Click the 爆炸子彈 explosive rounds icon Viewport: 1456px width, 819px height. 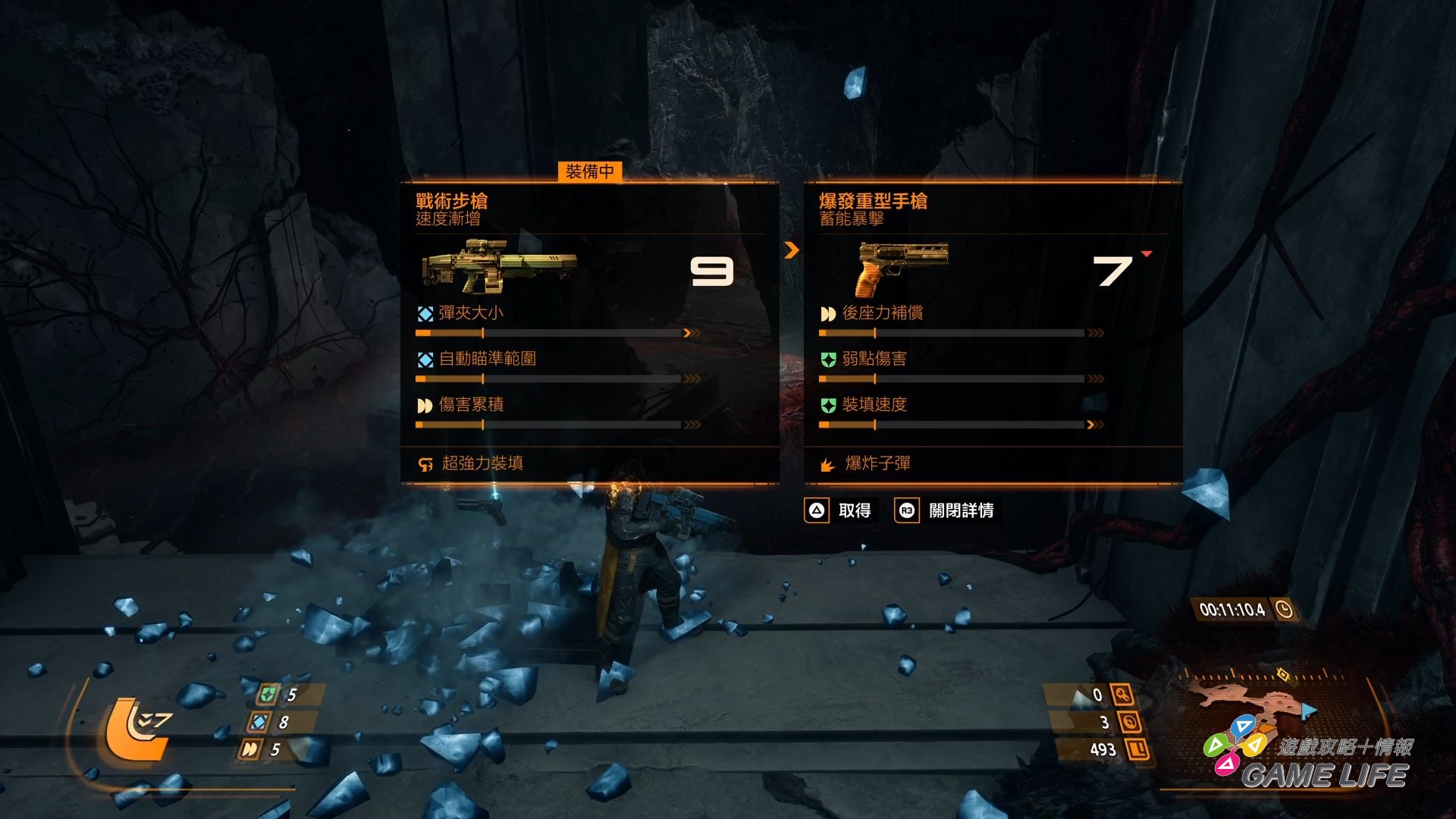point(827,463)
